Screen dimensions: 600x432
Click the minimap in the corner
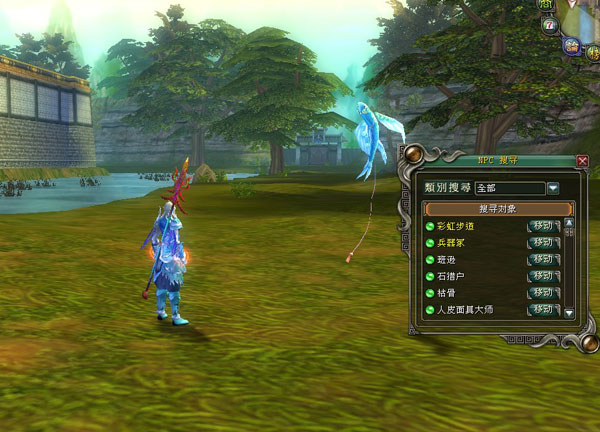point(585,15)
